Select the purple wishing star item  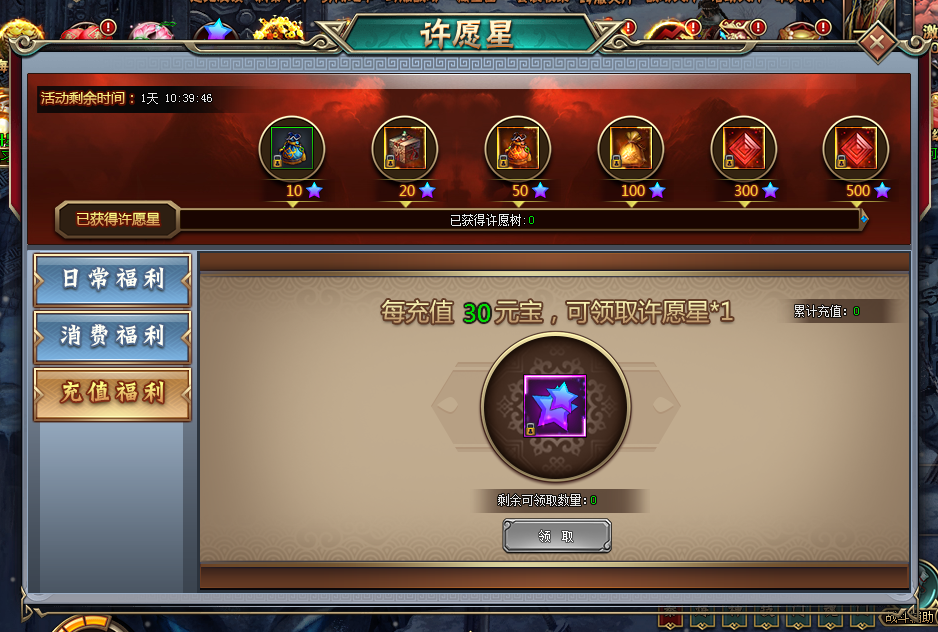pyautogui.click(x=556, y=406)
